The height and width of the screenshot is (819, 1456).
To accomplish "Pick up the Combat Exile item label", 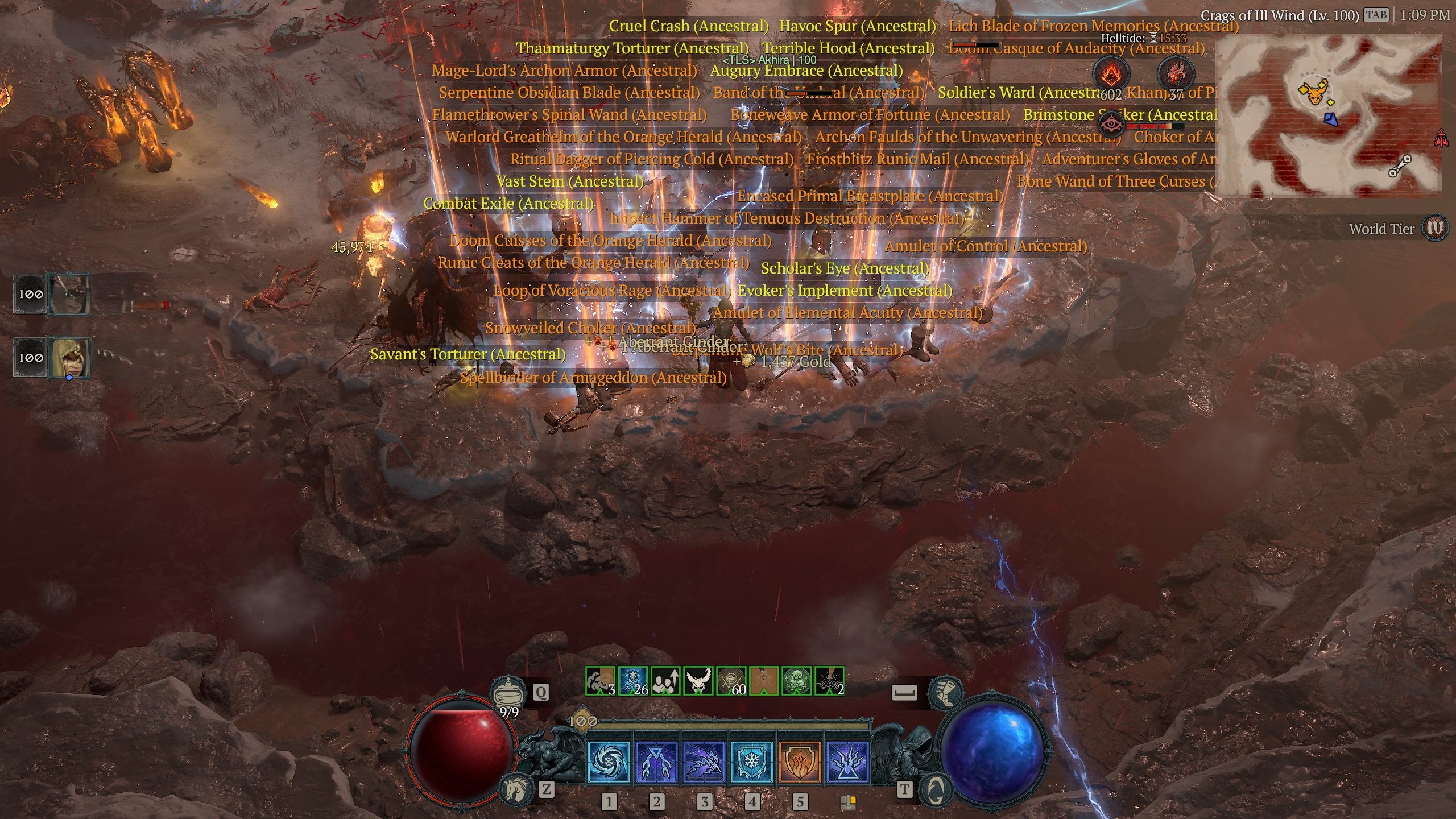I will click(x=508, y=204).
